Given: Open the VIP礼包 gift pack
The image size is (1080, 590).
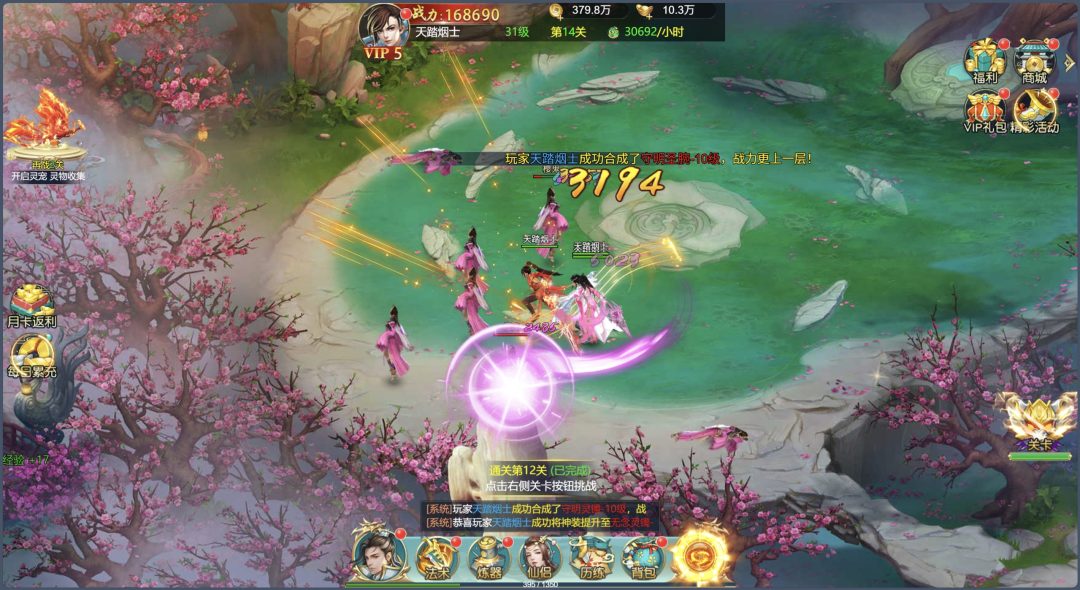Looking at the screenshot, I should pyautogui.click(x=985, y=112).
